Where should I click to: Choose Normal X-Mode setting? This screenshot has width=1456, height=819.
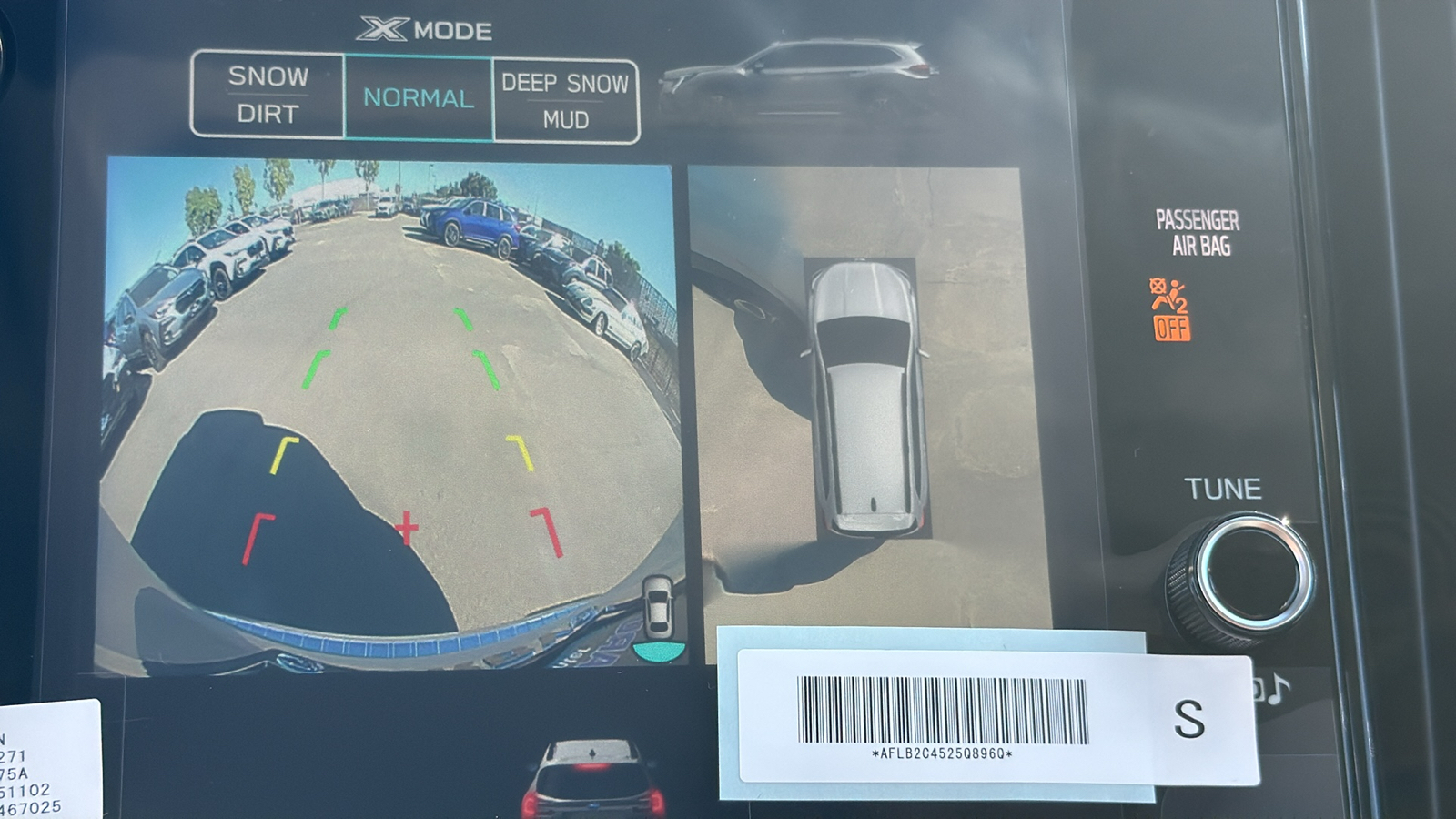[x=419, y=98]
